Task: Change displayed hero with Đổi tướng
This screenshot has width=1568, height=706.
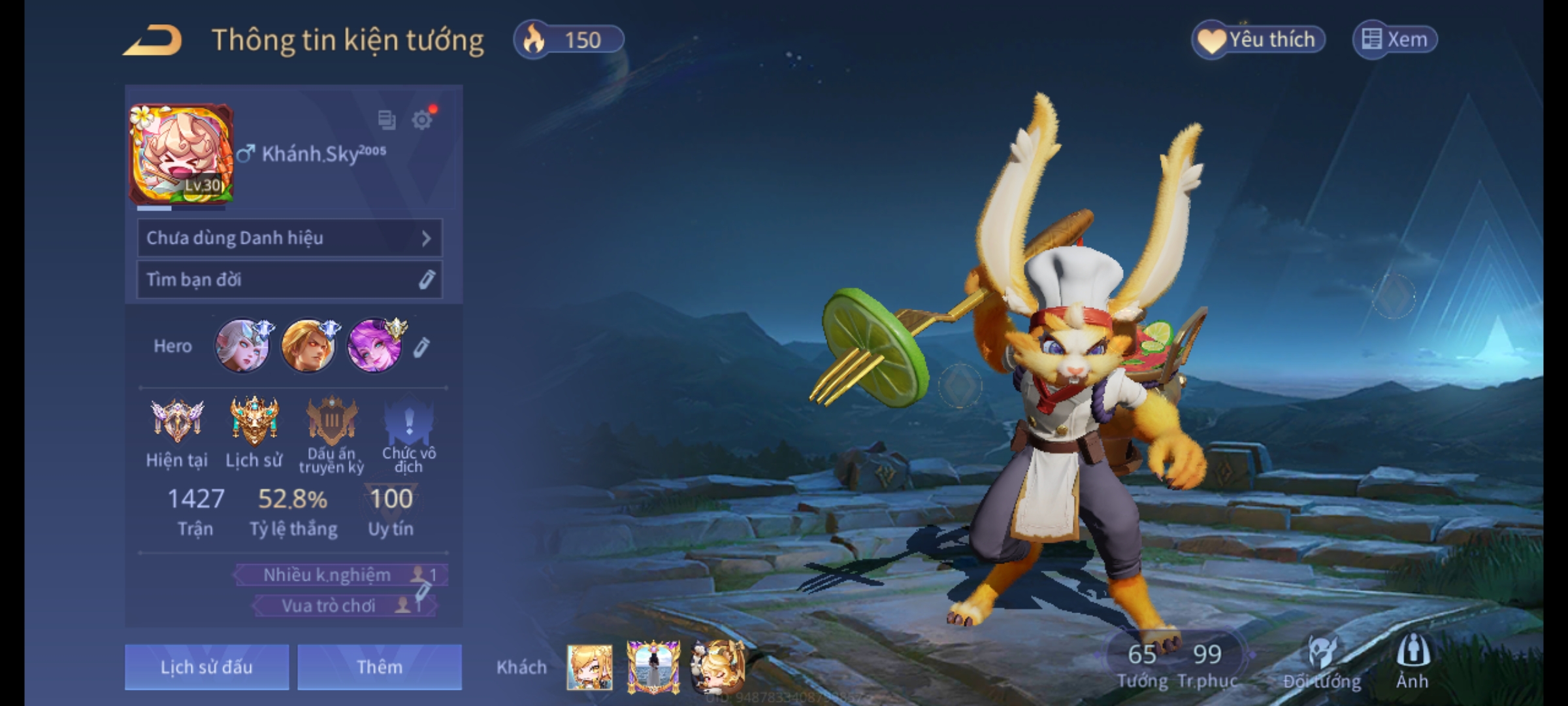Action: [1322, 662]
